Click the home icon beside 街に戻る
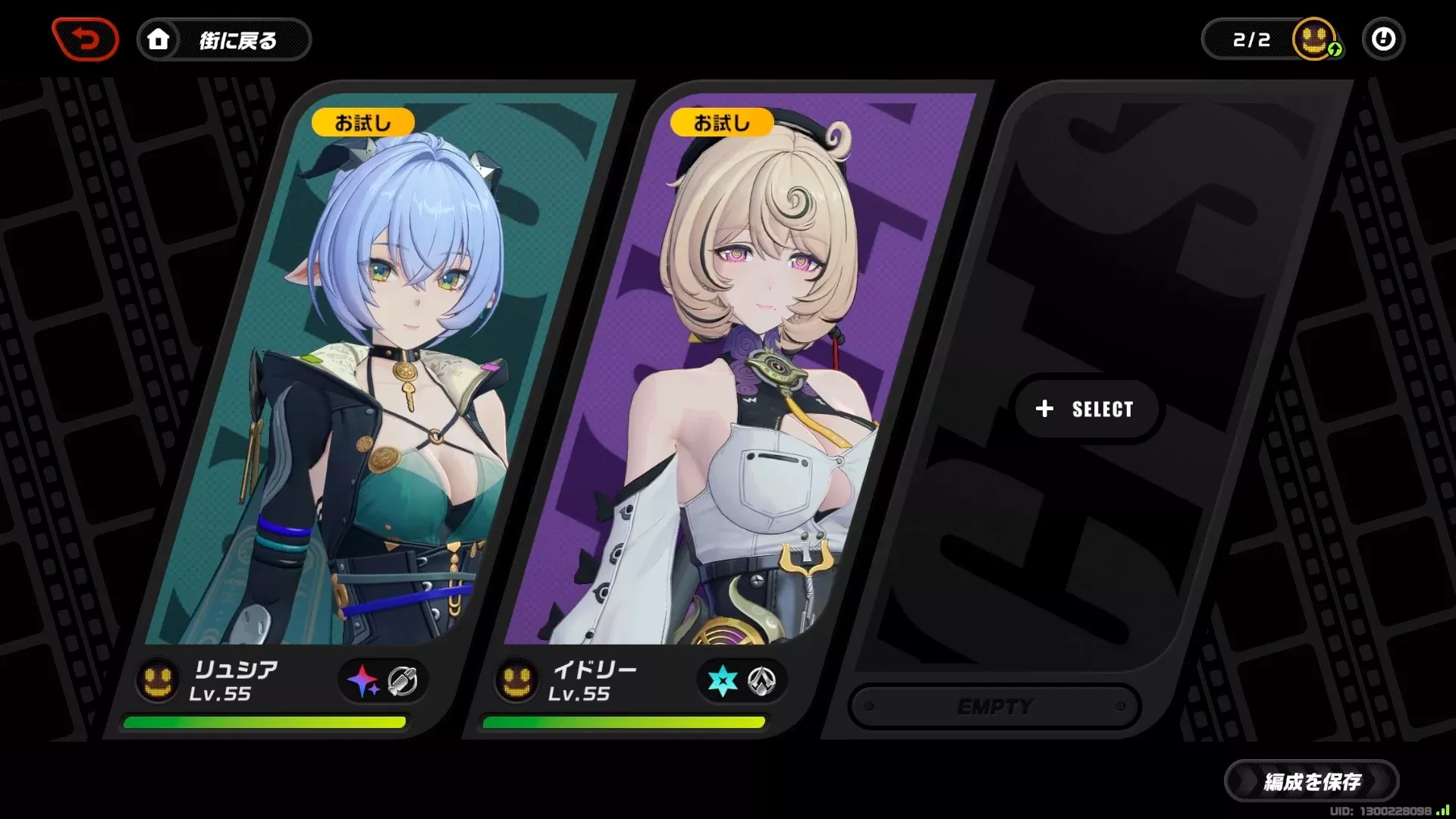Viewport: 1456px width, 819px height. [x=158, y=39]
